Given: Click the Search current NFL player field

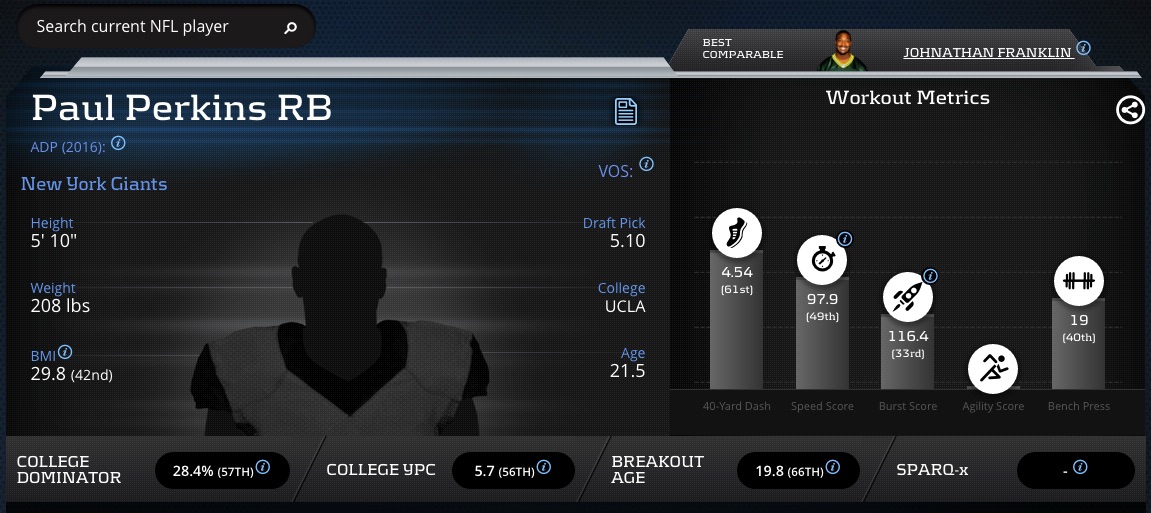Looking at the screenshot, I should pos(150,27).
